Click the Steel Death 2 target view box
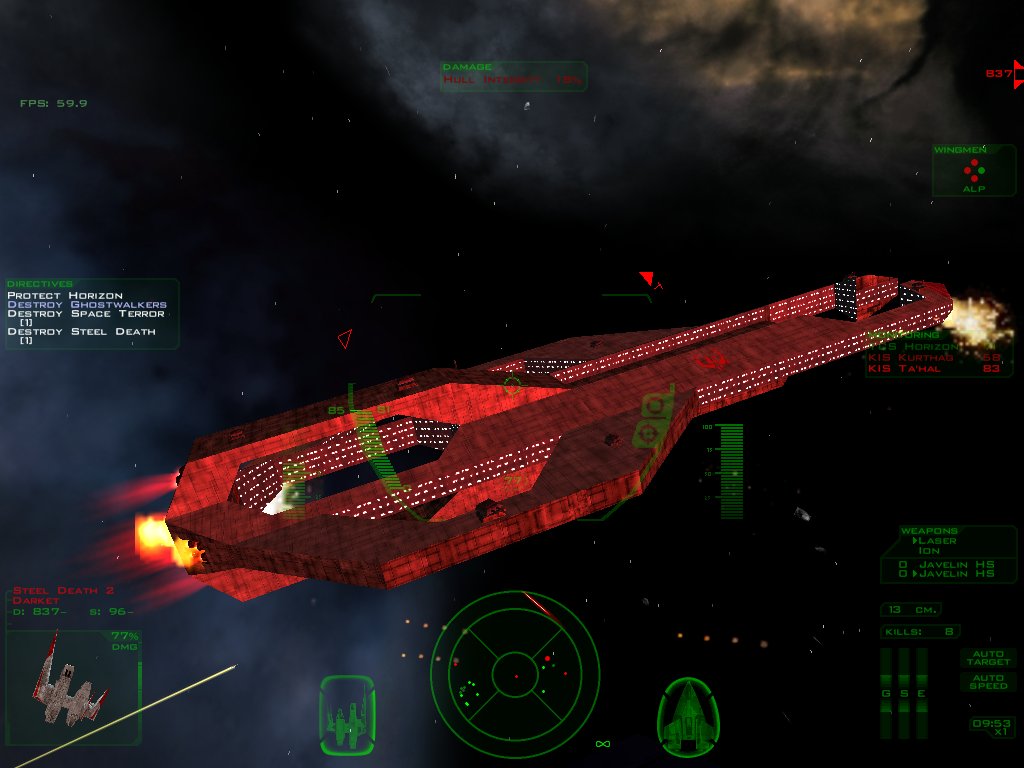The image size is (1024, 768). pos(73,688)
